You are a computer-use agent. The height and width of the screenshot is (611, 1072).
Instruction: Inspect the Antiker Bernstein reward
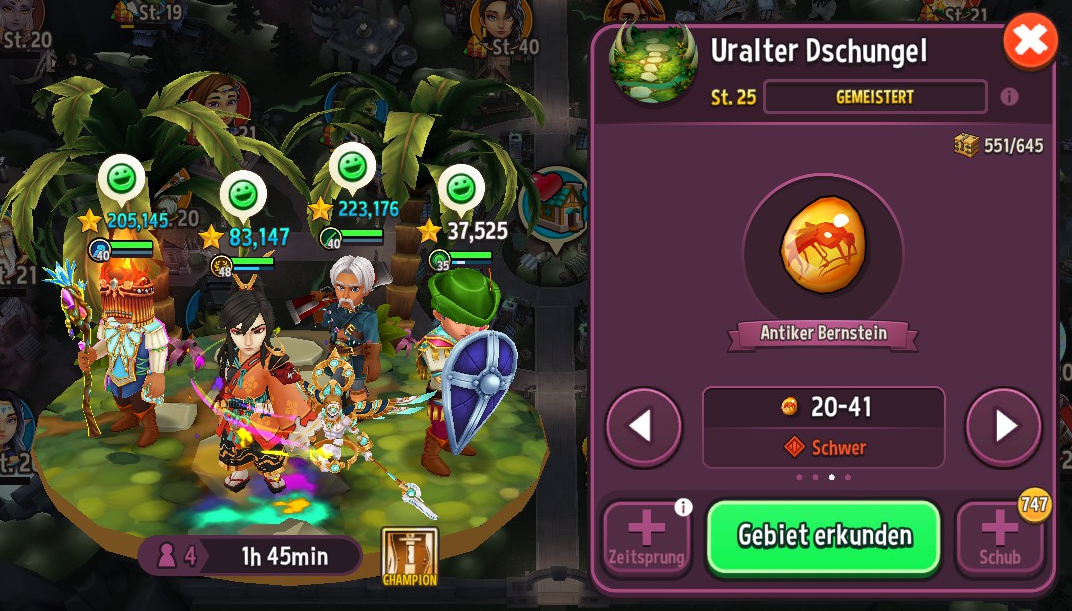pos(823,251)
